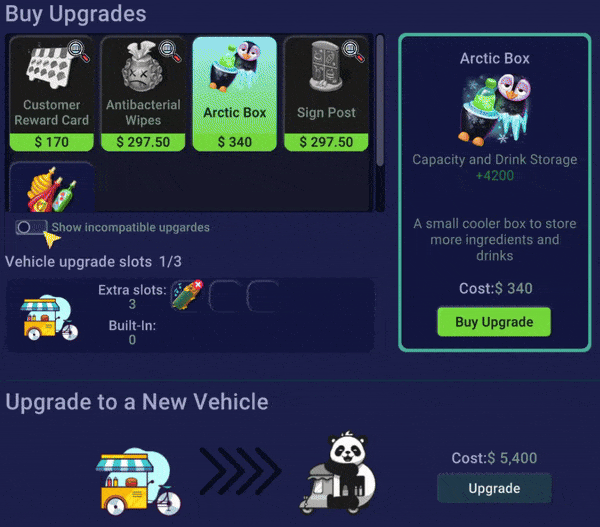Click the green Buy Upgrade button
The image size is (600, 527).
[x=494, y=322]
